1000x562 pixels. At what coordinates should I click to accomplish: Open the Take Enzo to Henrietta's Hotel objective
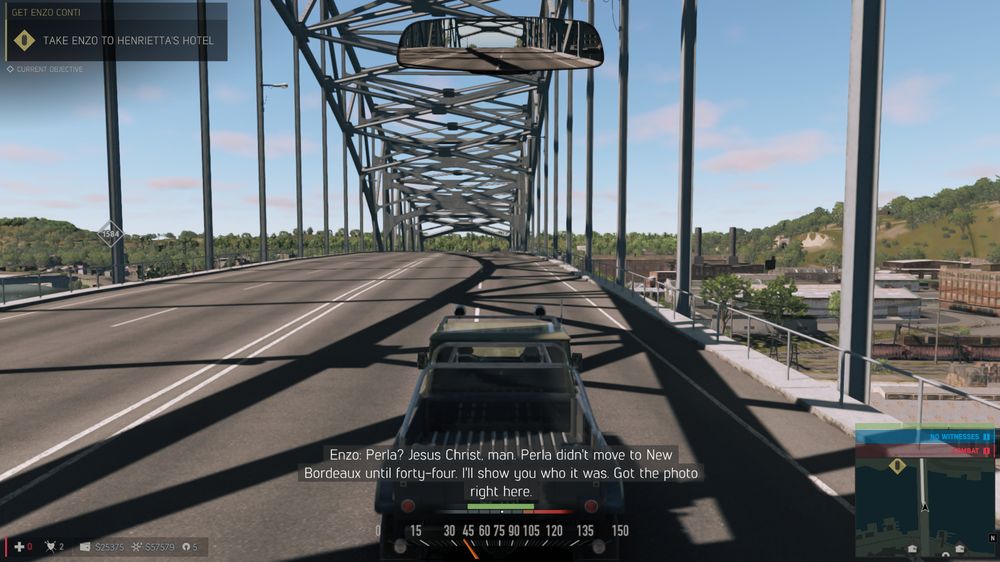coord(128,41)
